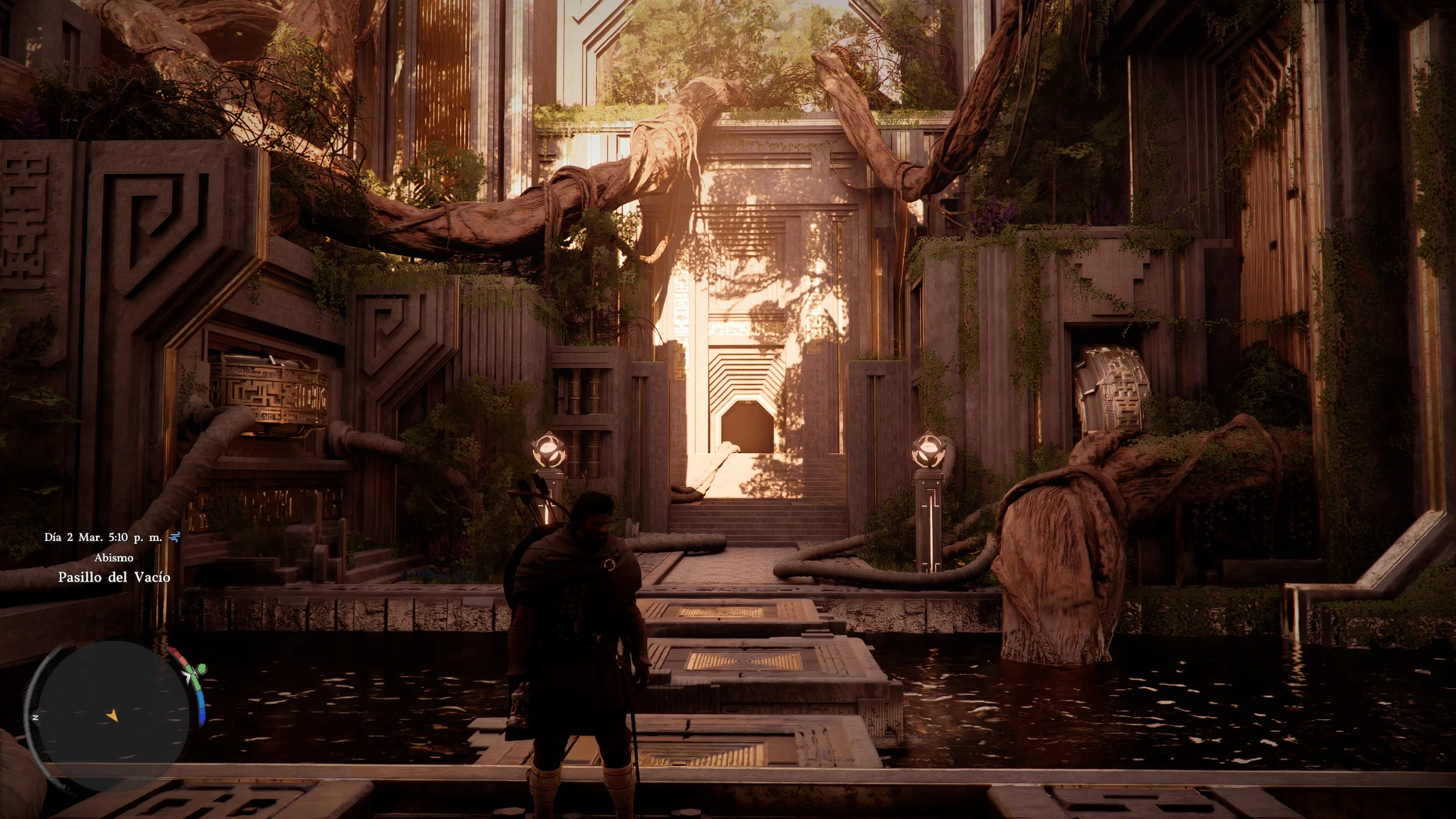Click the north N marker on the minimap
Viewport: 1456px width, 819px height.
pos(35,718)
